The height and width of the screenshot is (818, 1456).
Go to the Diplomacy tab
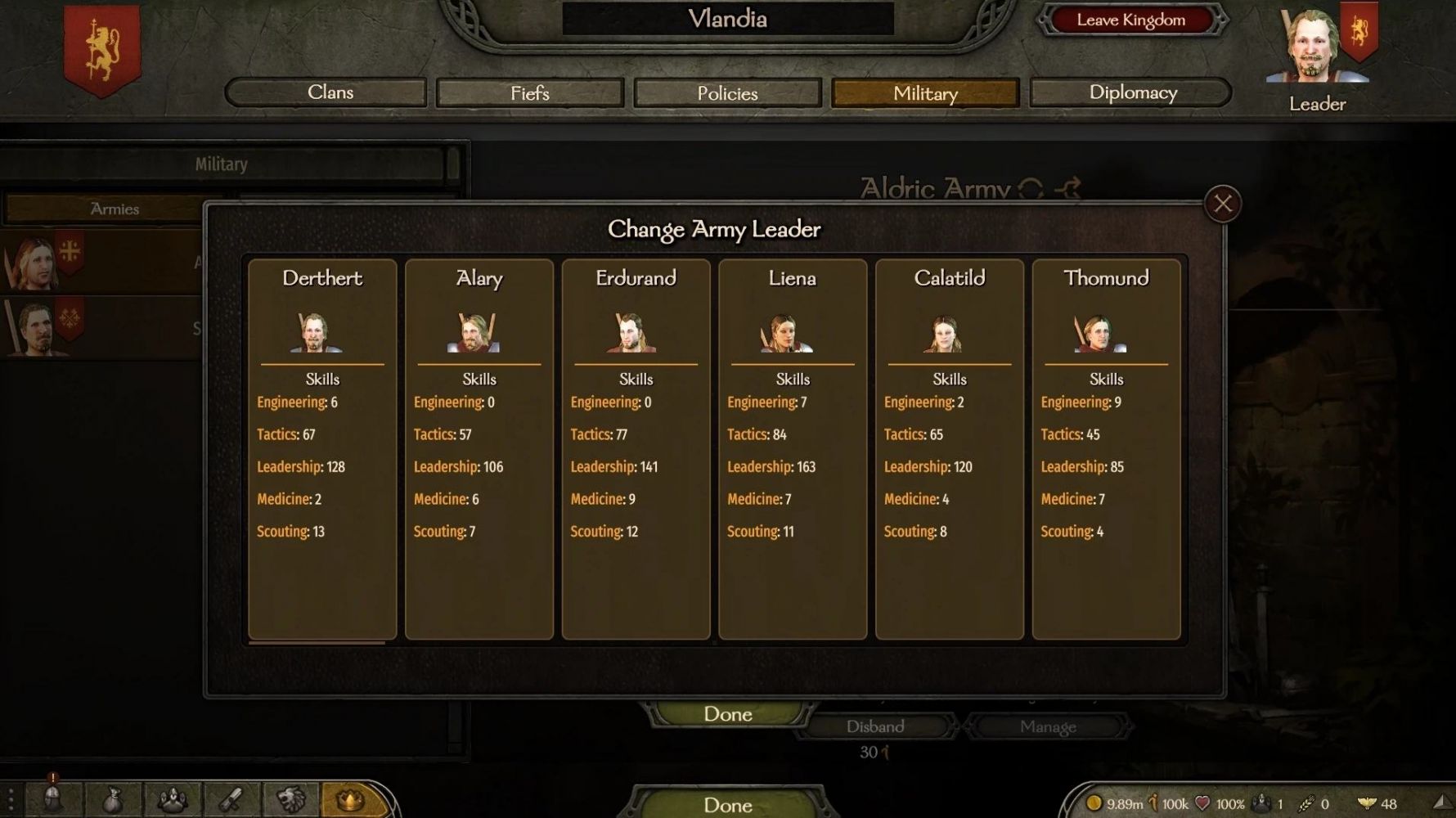click(x=1132, y=92)
